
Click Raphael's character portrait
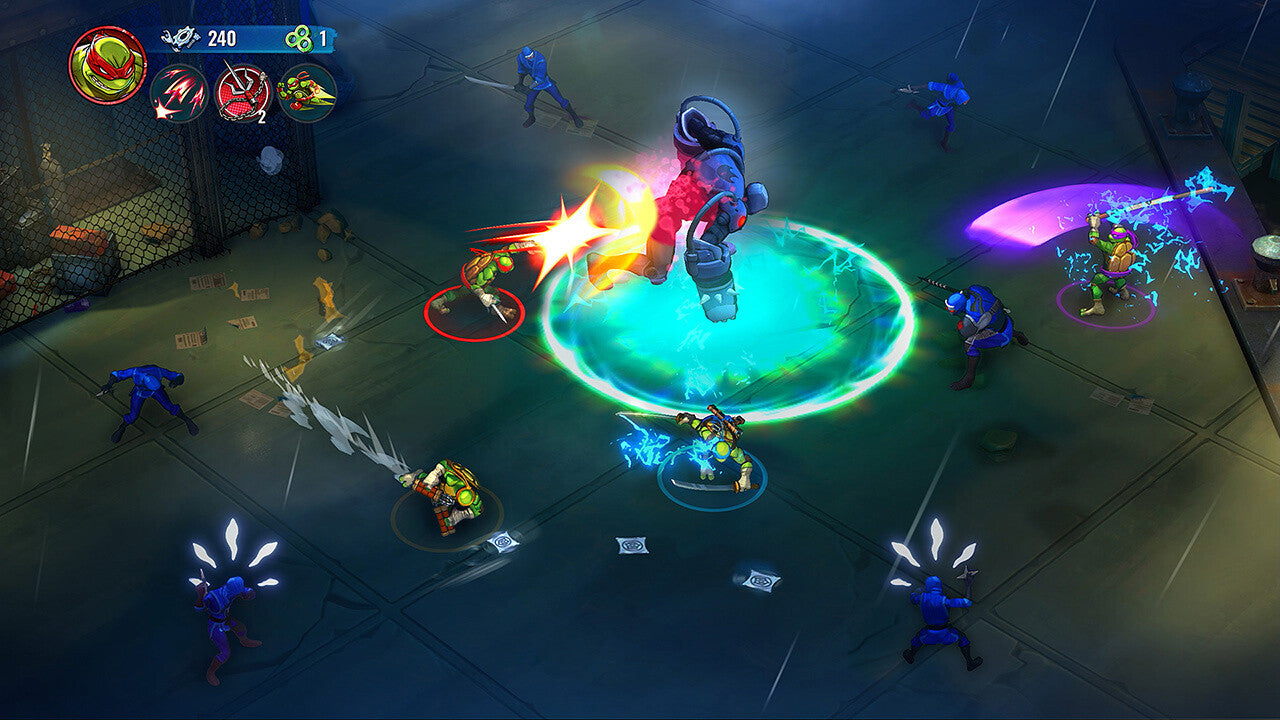tap(107, 65)
